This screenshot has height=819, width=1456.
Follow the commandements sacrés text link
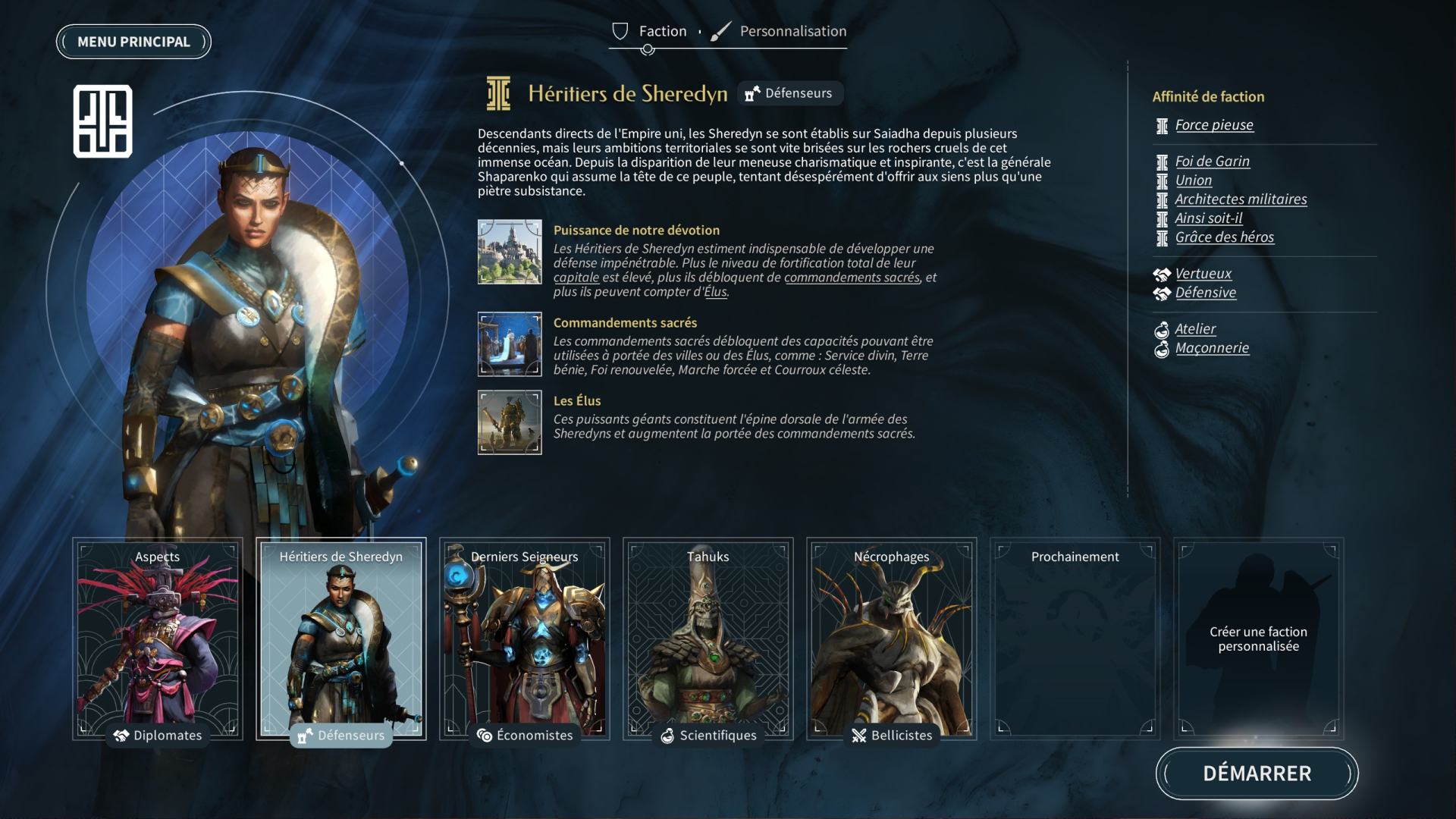coord(851,278)
